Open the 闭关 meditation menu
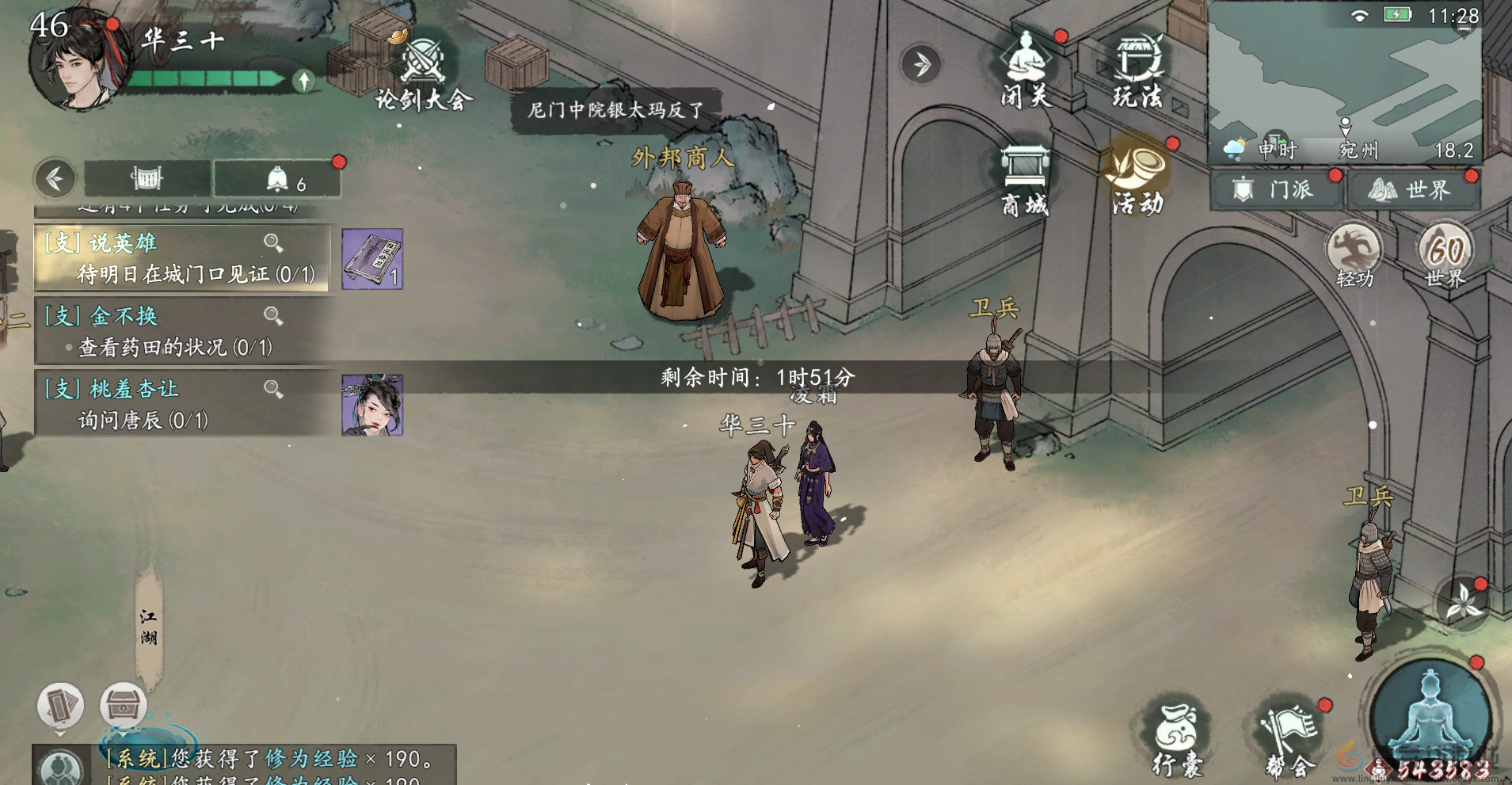 (x=1026, y=71)
